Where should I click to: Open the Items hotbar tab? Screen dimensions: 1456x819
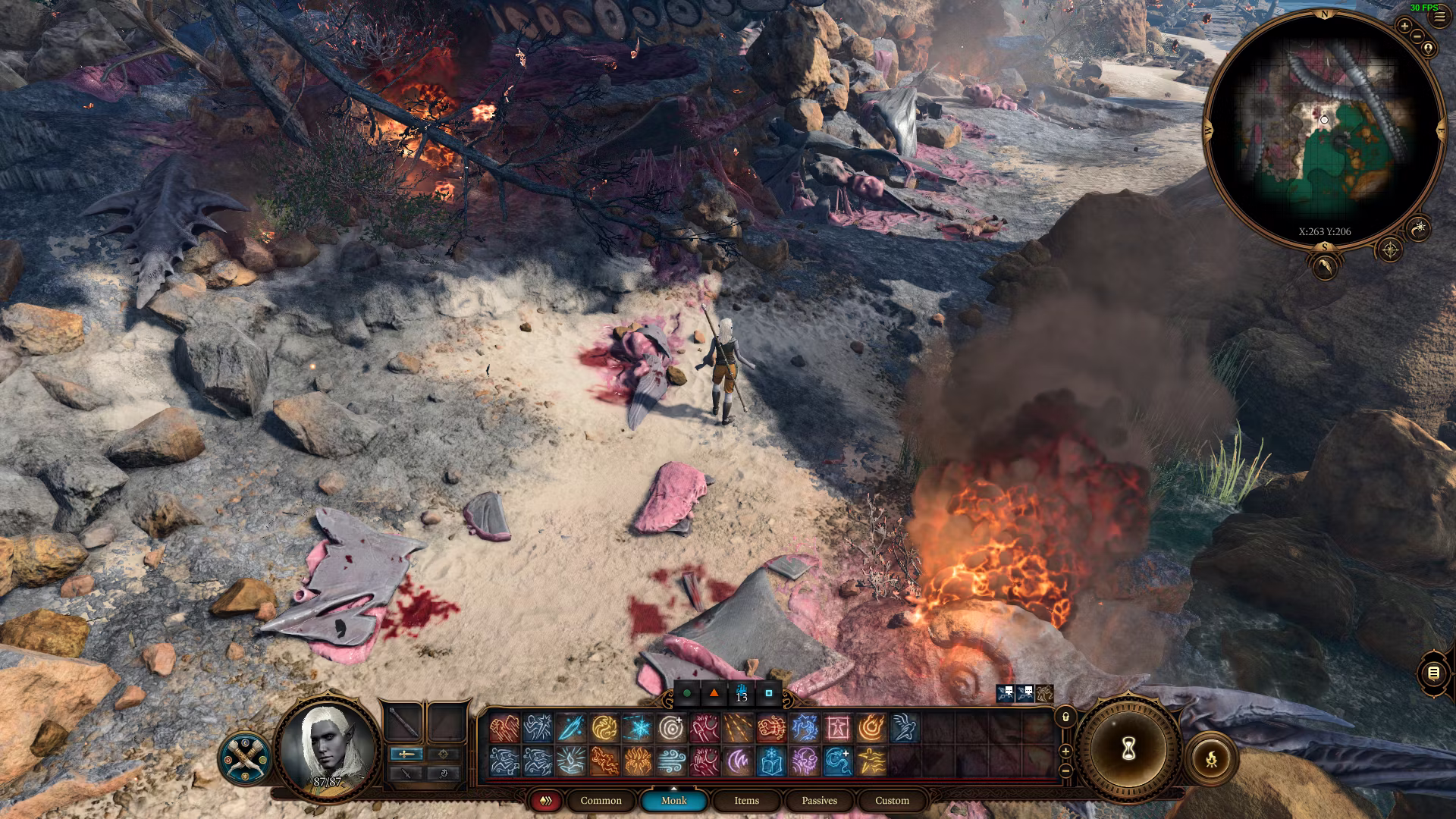pyautogui.click(x=746, y=800)
